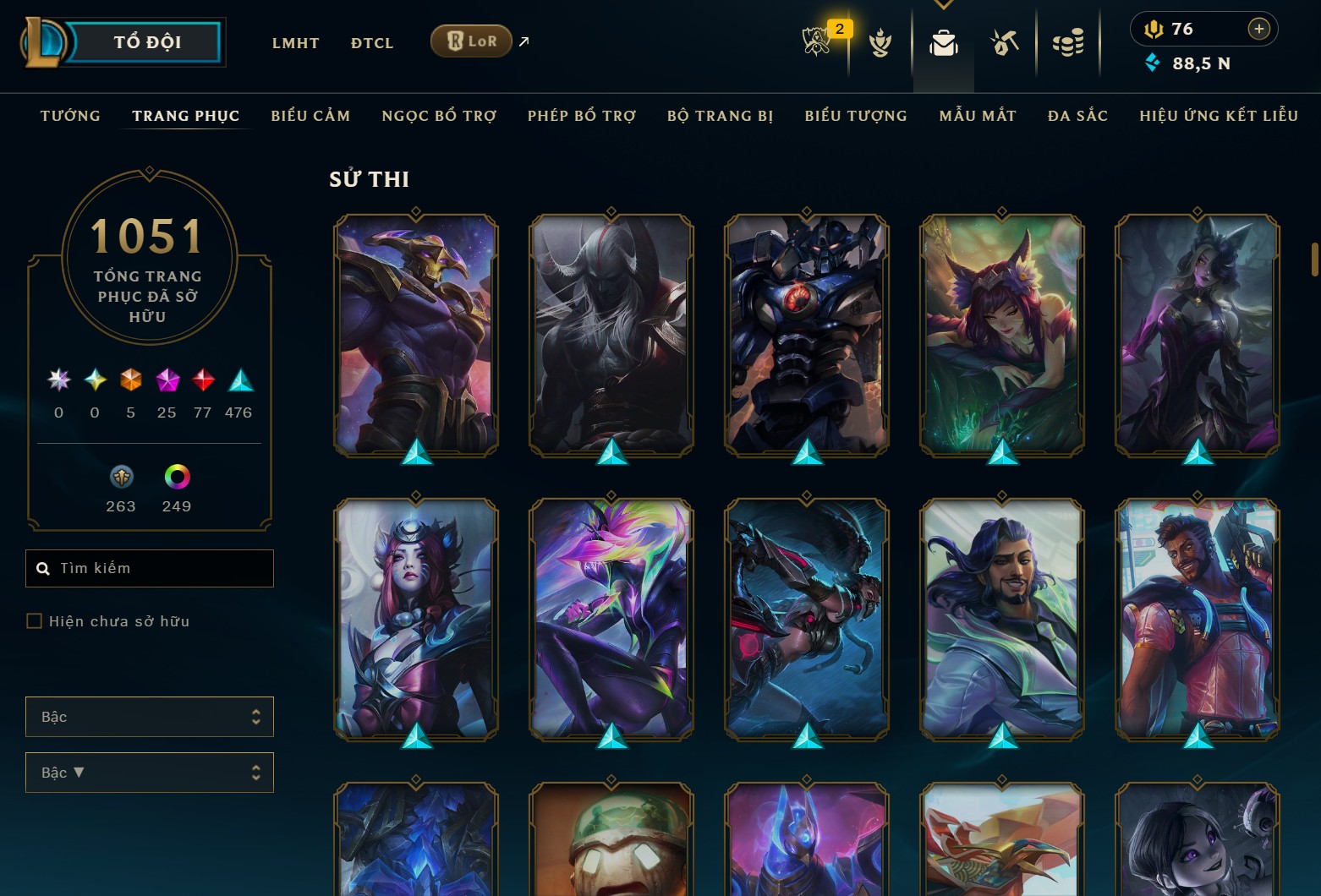Click inside the 'Tìm kiếm' search field
This screenshot has height=896, width=1321.
click(x=150, y=568)
